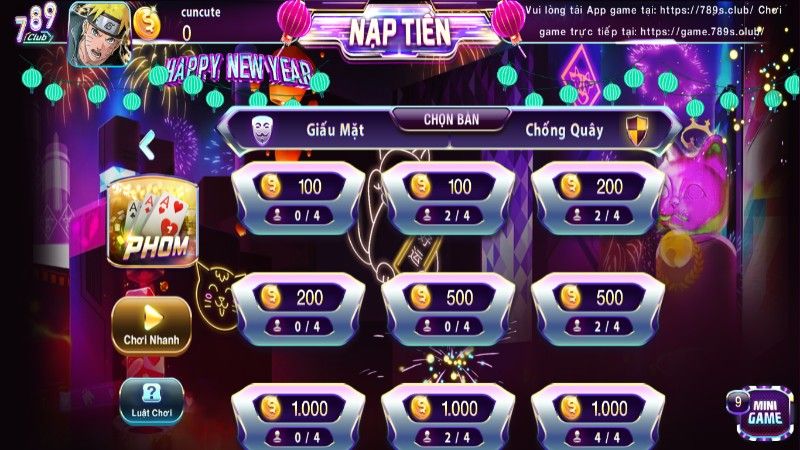Start a quick game with Chơi Nhanh
Image resolution: width=800 pixels, height=450 pixels.
point(152,326)
